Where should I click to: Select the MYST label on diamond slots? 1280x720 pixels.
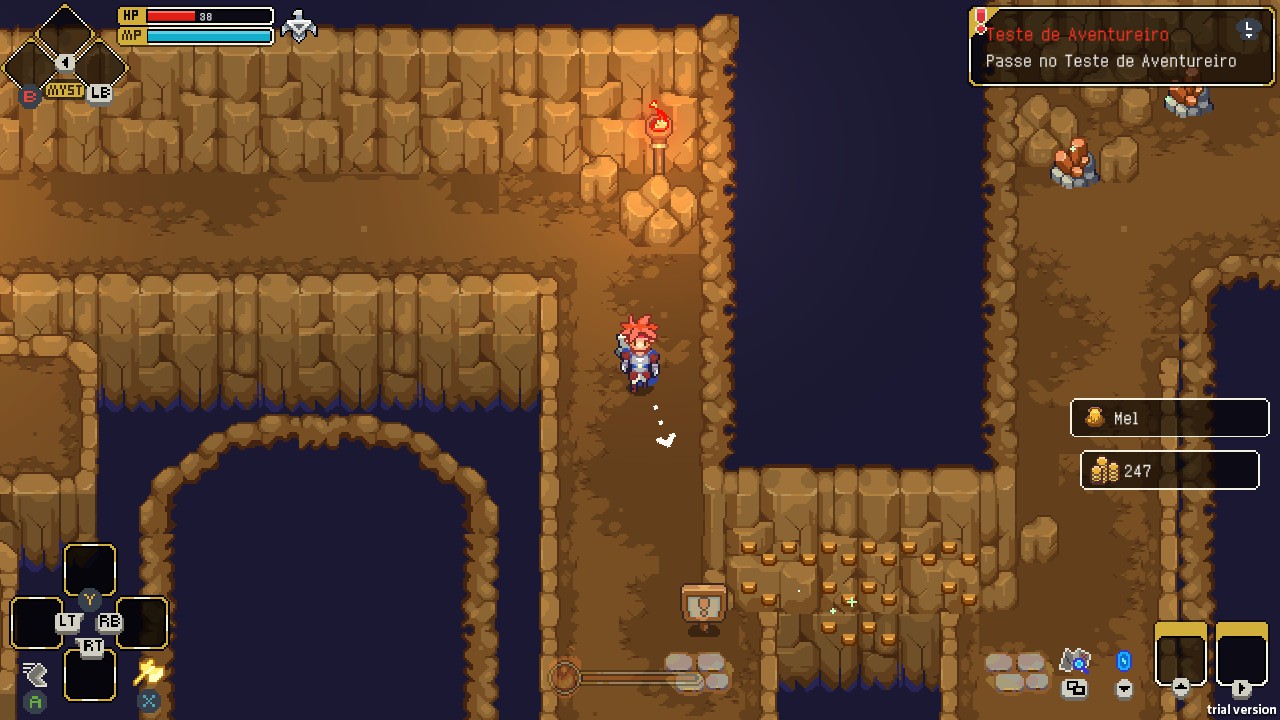(65, 91)
